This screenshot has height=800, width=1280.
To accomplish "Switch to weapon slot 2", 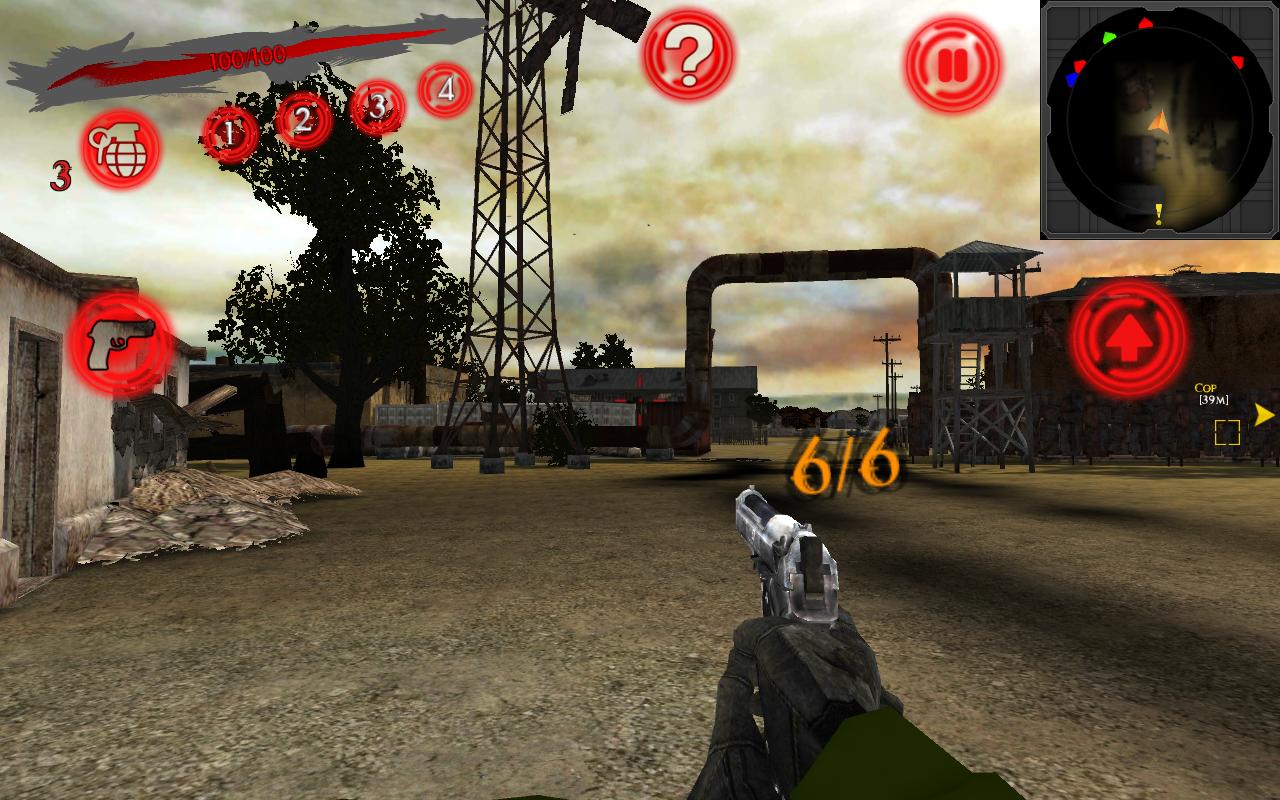I will [x=303, y=120].
